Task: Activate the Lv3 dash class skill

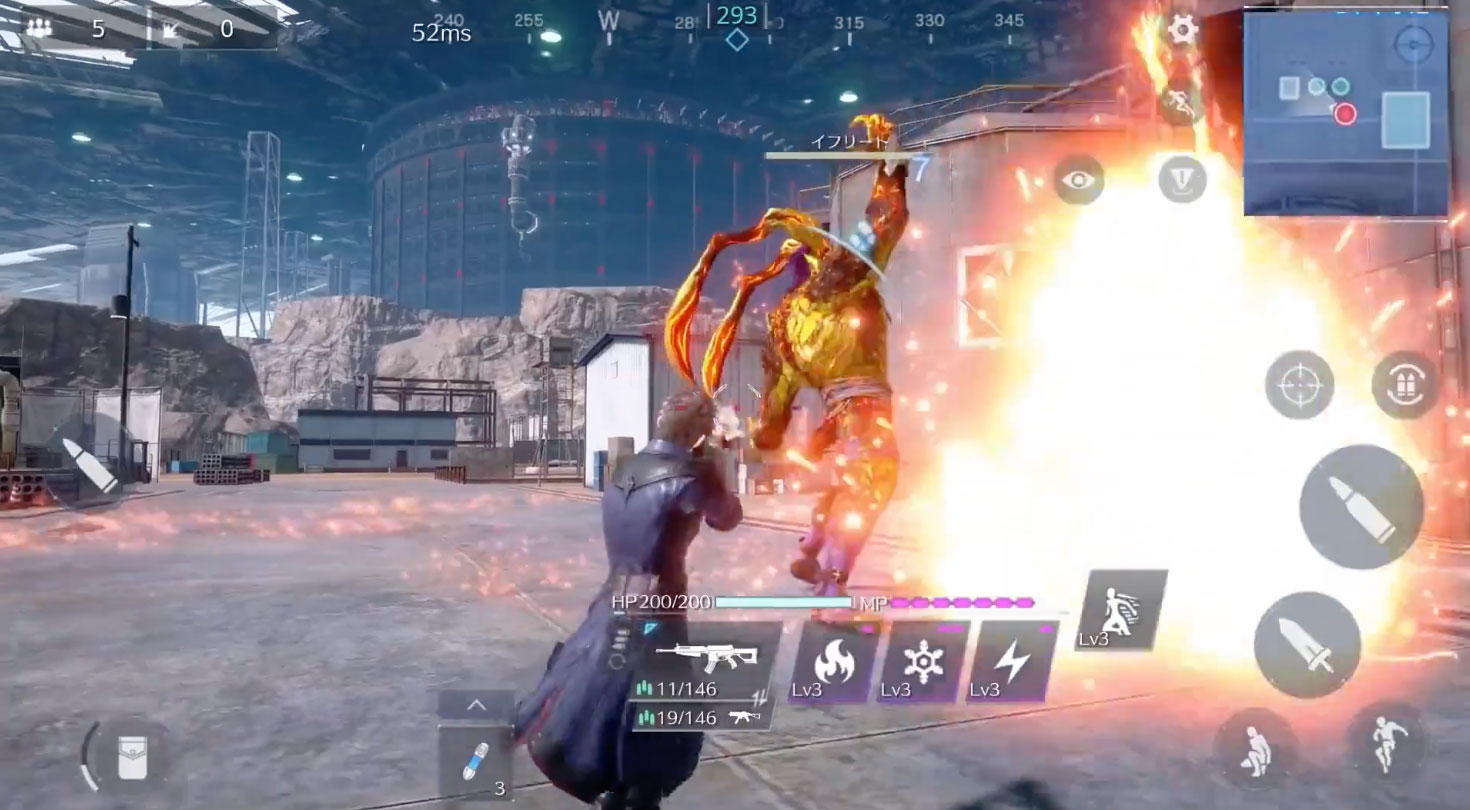Action: [1122, 610]
